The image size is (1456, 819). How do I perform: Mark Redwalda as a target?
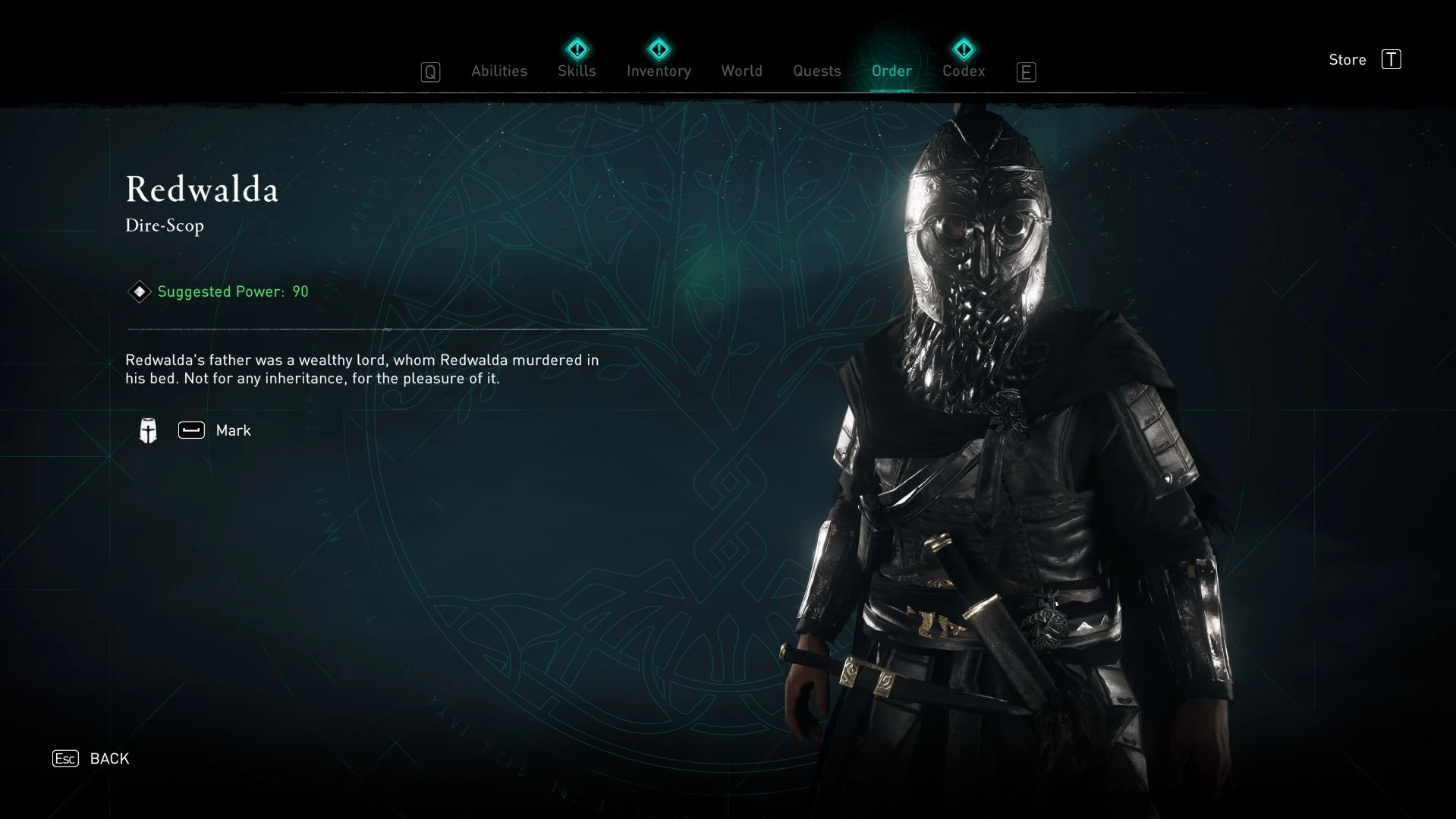(215, 430)
